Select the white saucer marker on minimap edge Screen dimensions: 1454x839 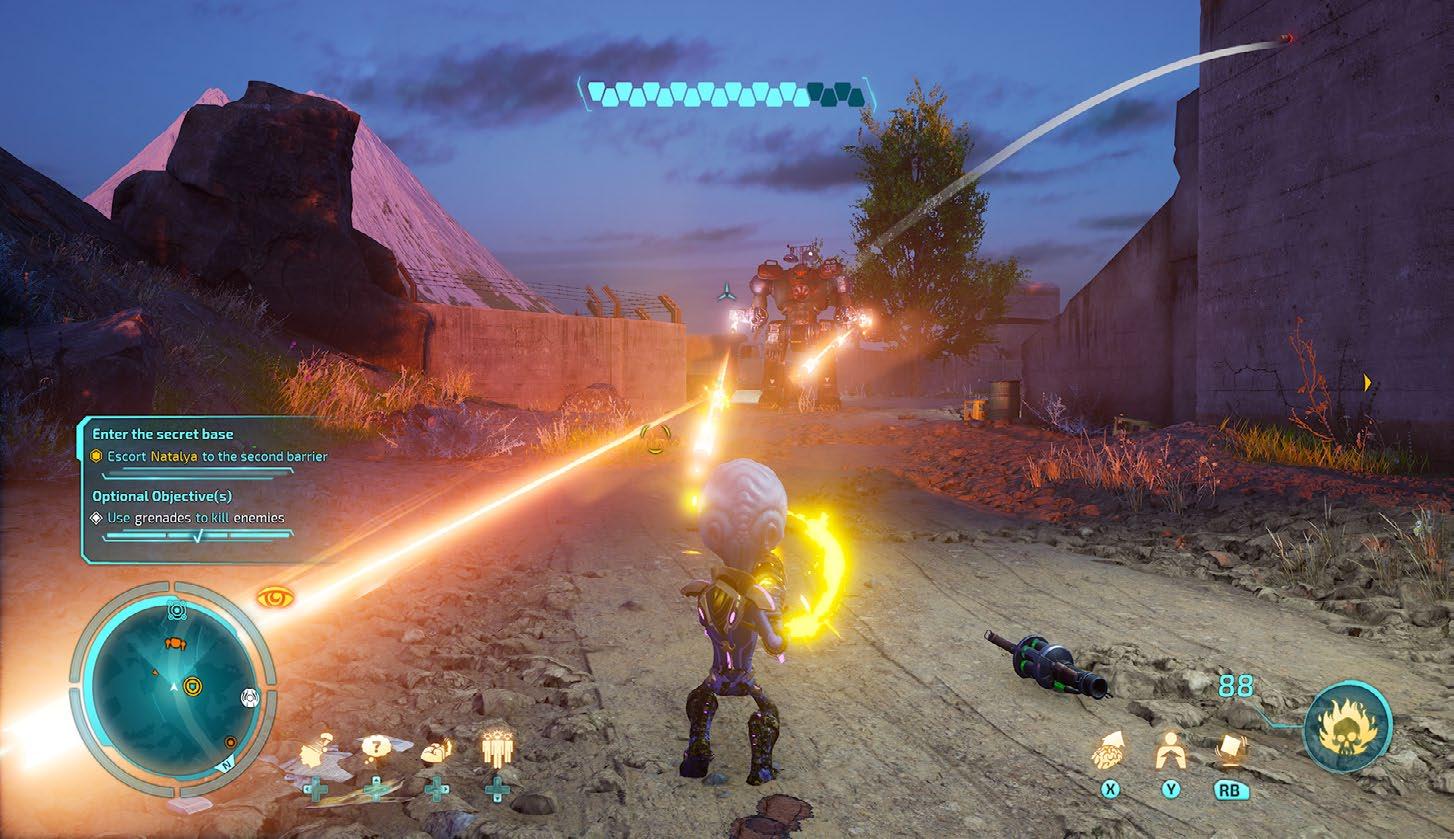[249, 695]
